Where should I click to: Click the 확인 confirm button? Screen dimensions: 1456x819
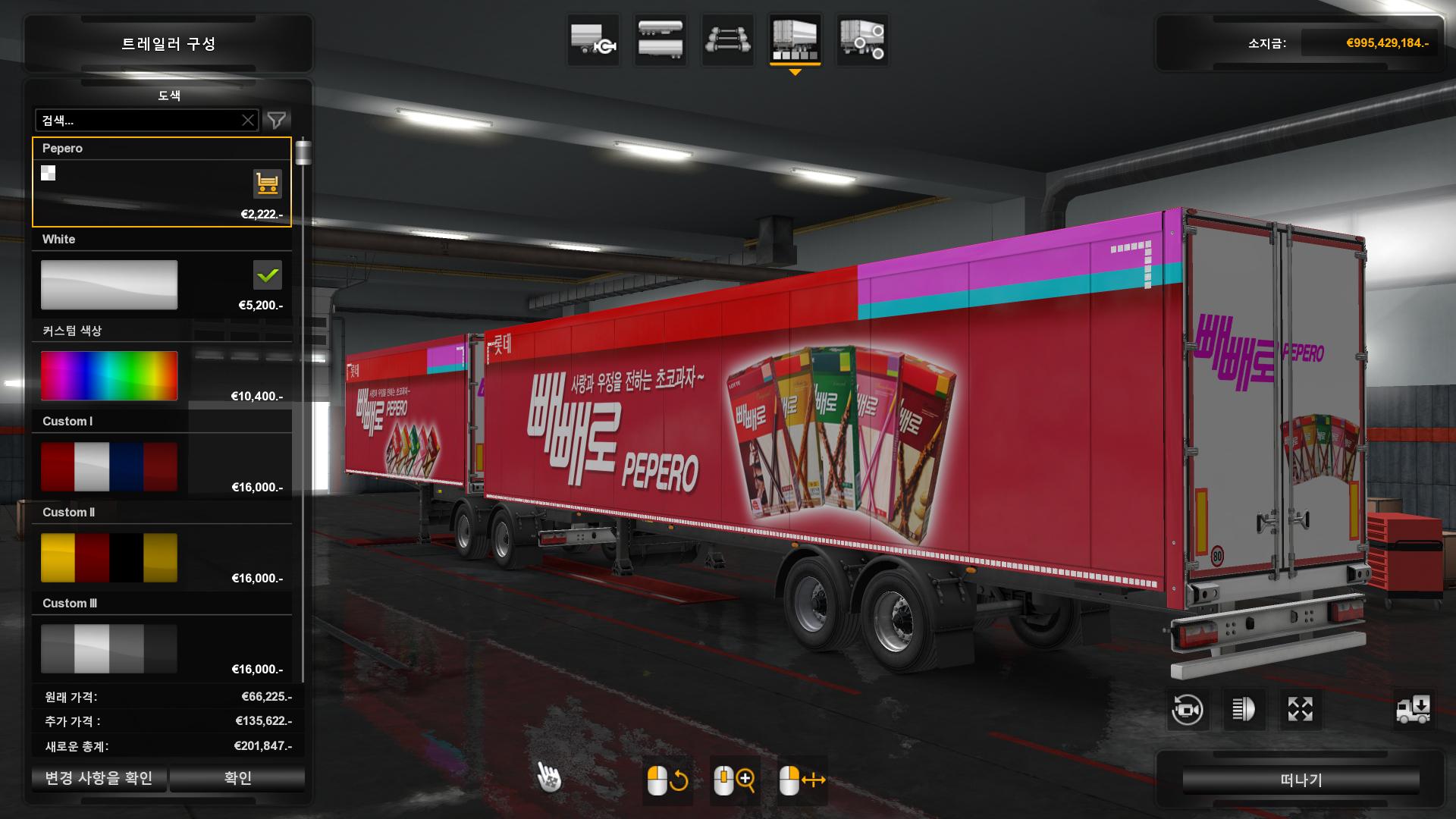click(237, 778)
